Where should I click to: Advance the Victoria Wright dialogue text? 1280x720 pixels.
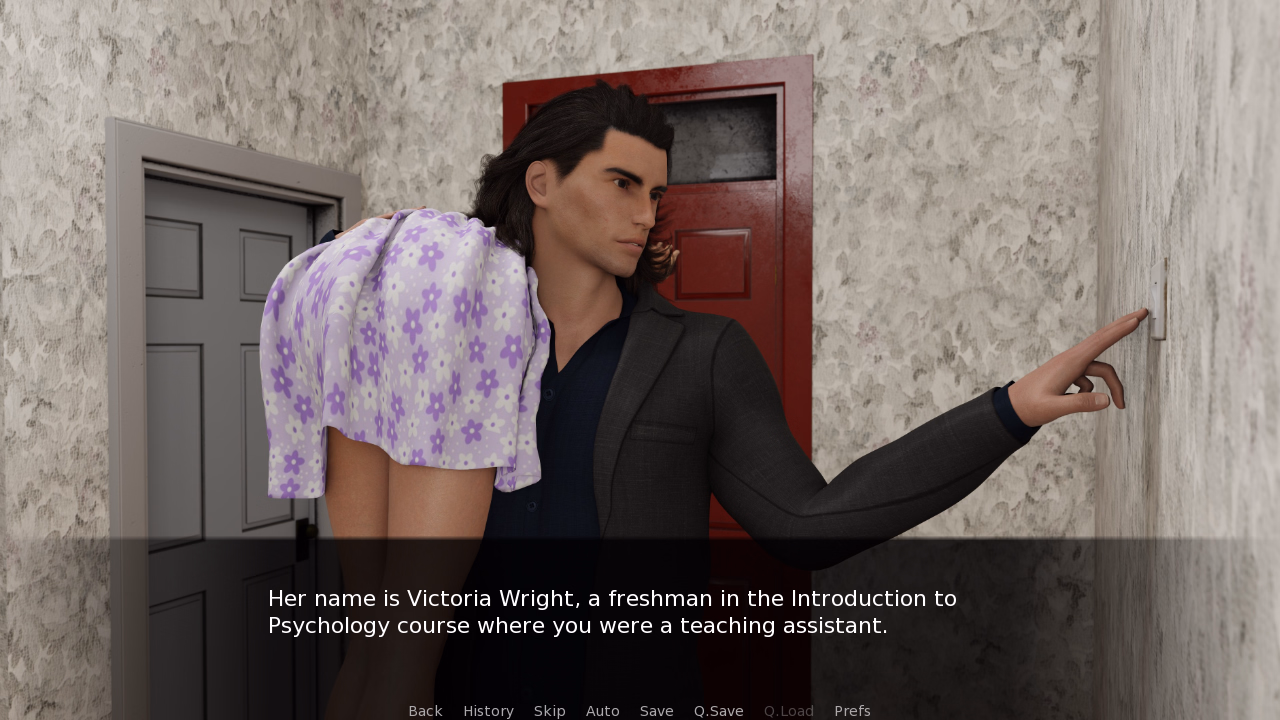click(612, 612)
